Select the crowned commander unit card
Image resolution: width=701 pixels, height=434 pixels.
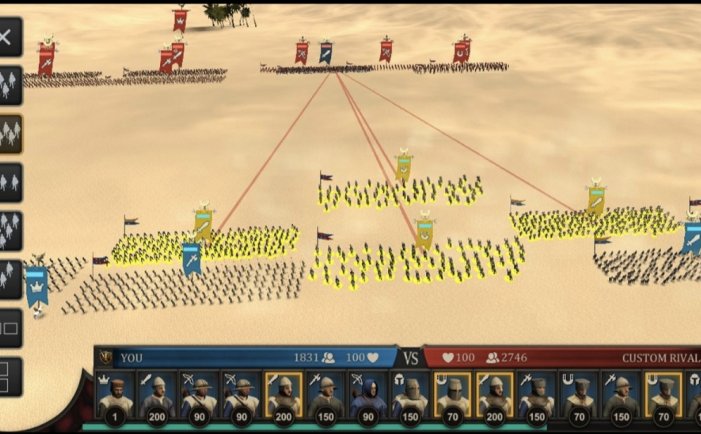click(113, 395)
